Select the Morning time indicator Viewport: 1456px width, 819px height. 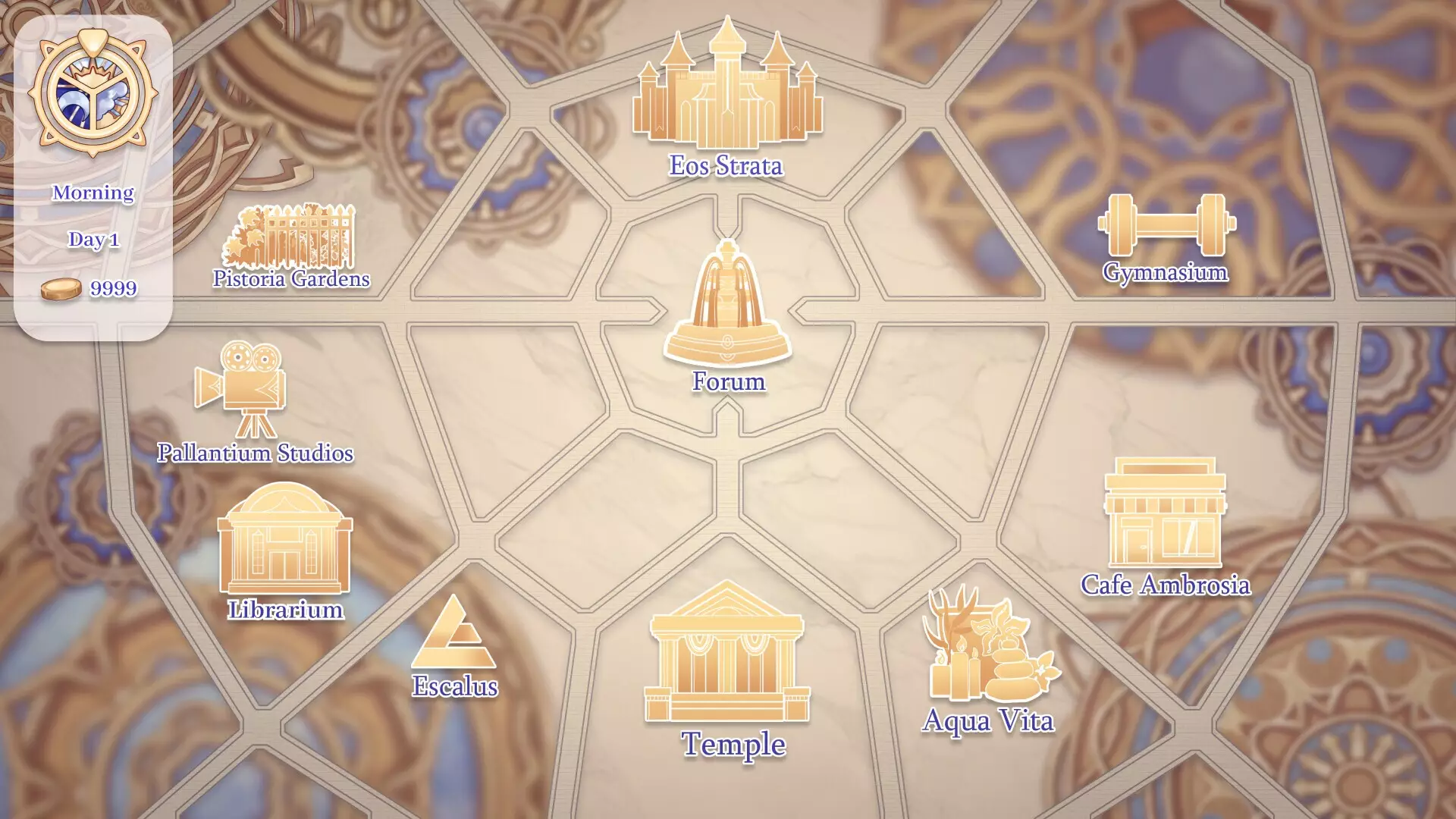click(x=92, y=193)
